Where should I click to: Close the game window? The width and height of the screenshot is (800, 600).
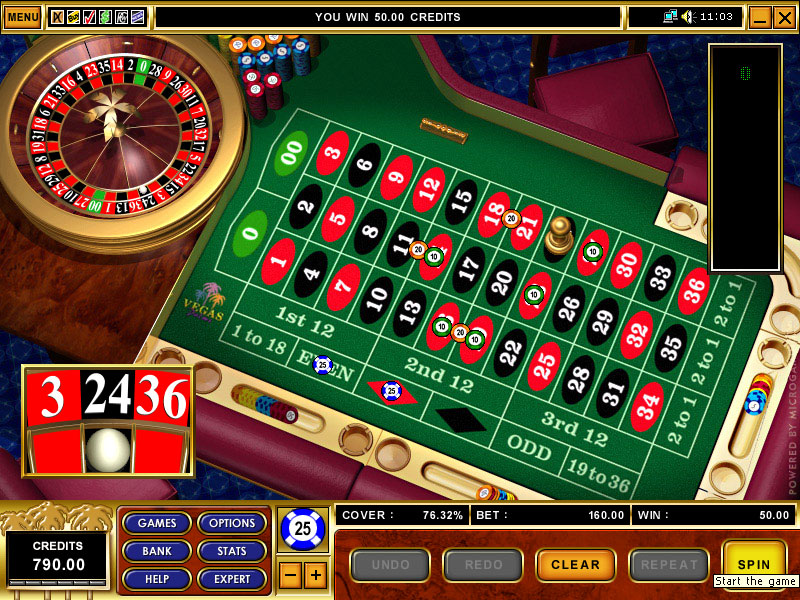(x=784, y=17)
